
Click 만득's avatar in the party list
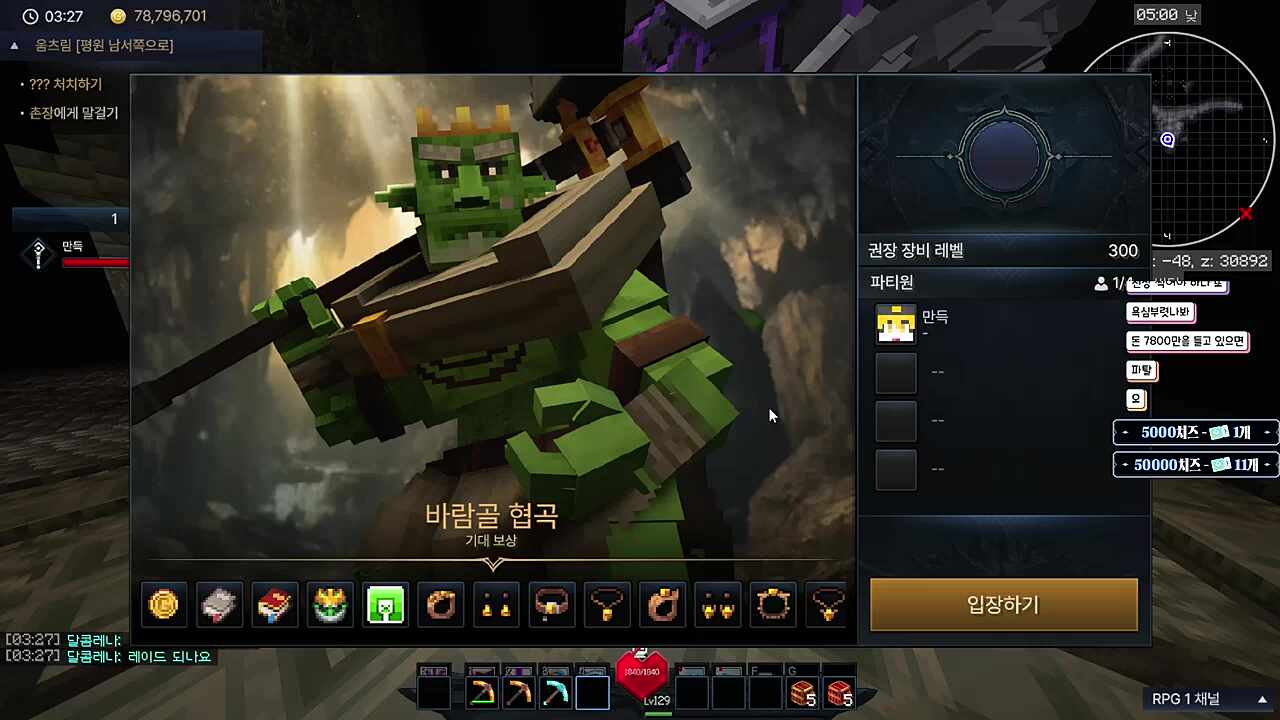point(895,323)
